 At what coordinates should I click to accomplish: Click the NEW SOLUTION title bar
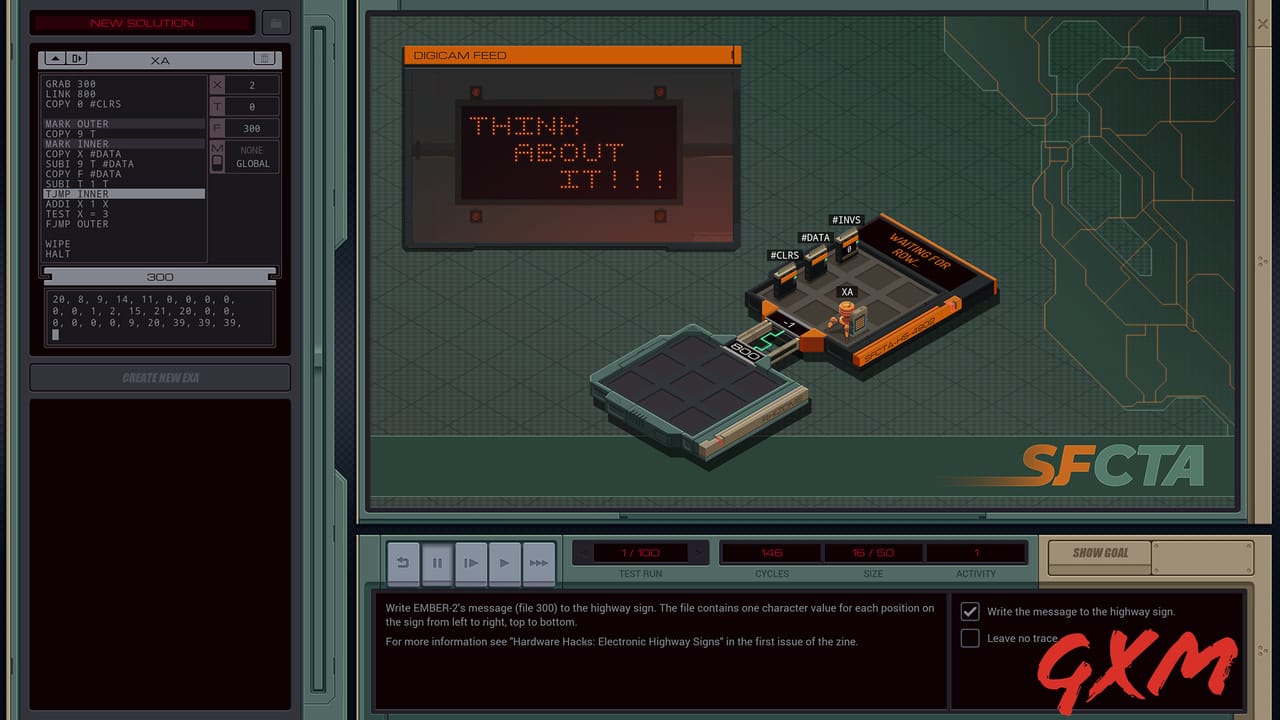point(143,22)
